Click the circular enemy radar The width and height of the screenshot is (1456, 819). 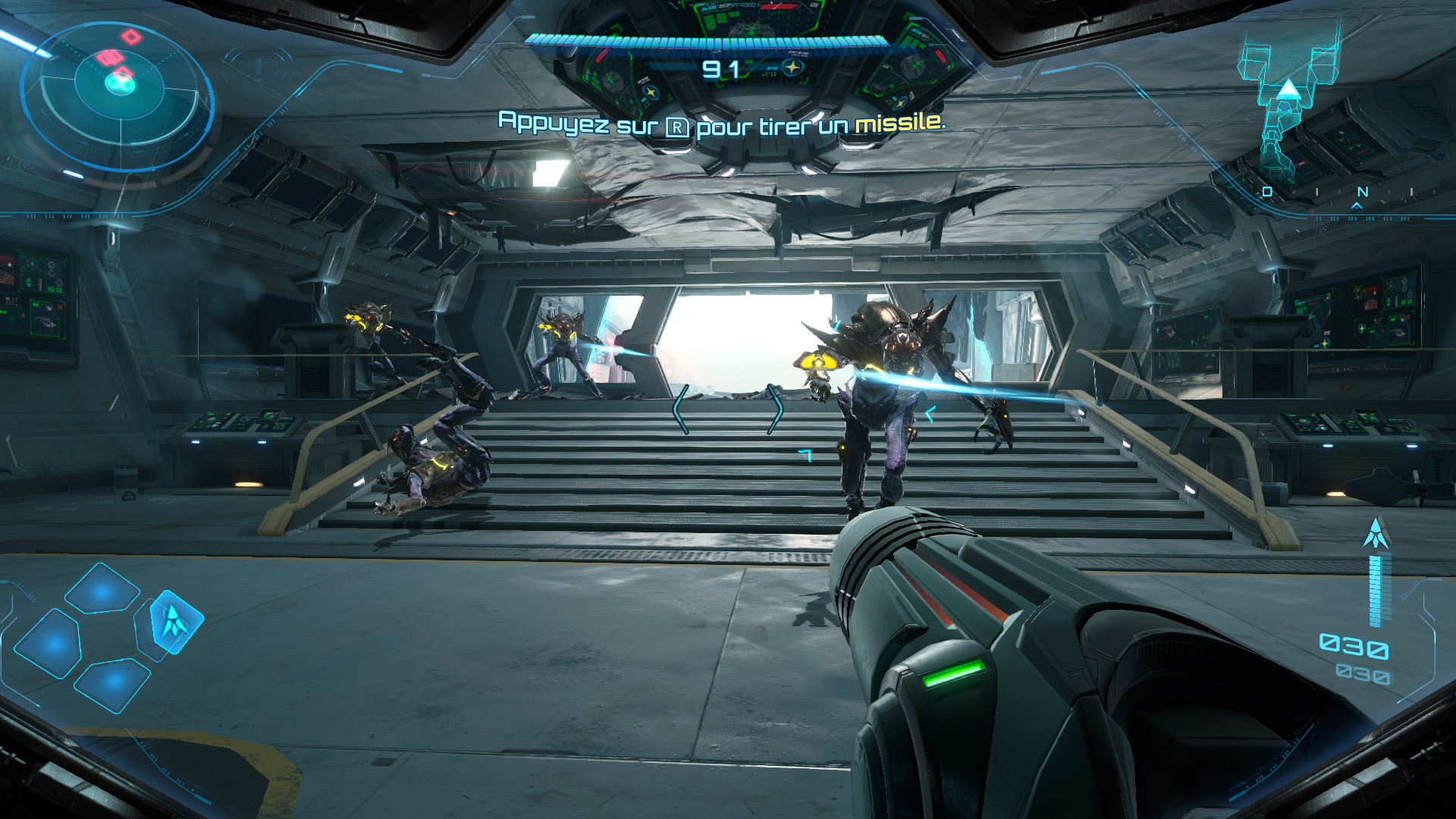point(119,96)
